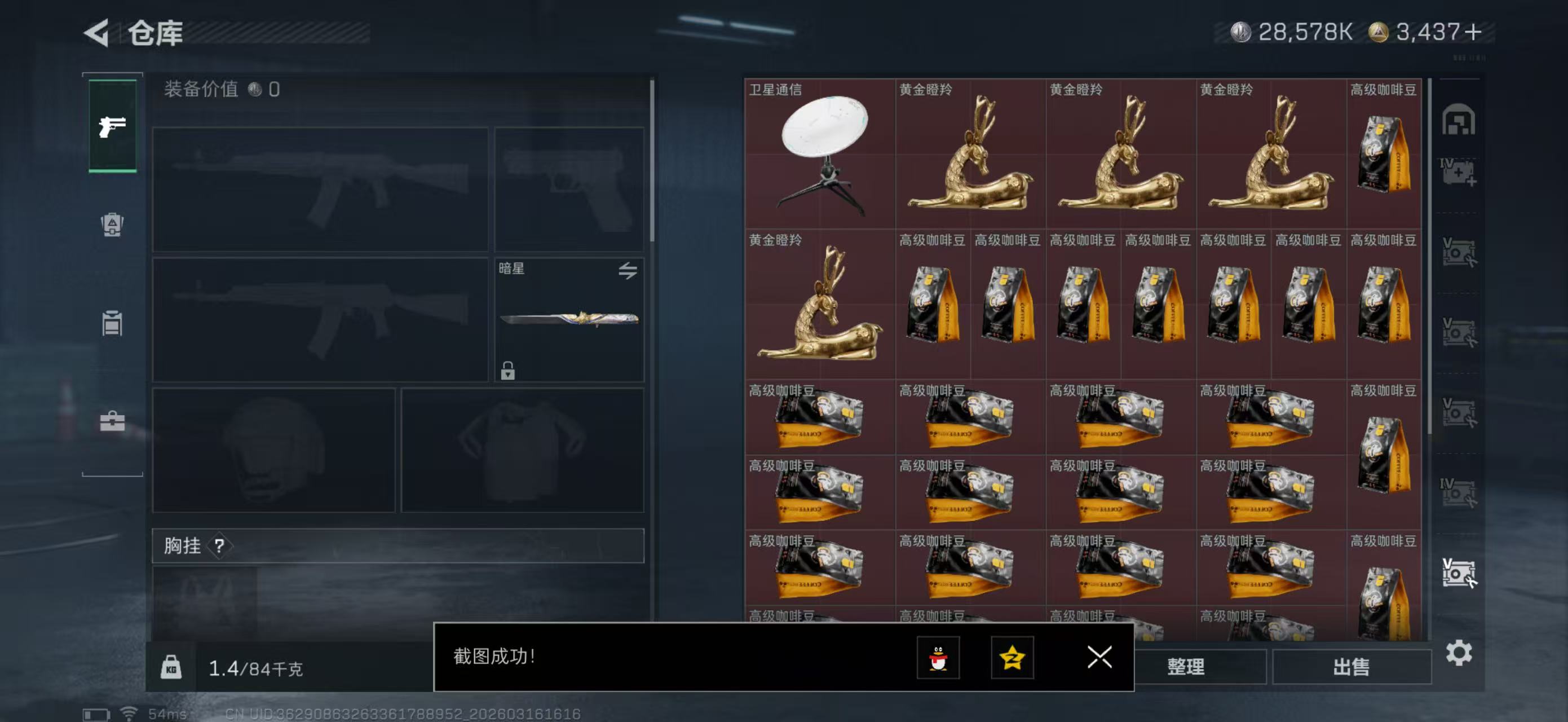Open the briefcase storage category
This screenshot has height=722, width=1568.
point(113,421)
